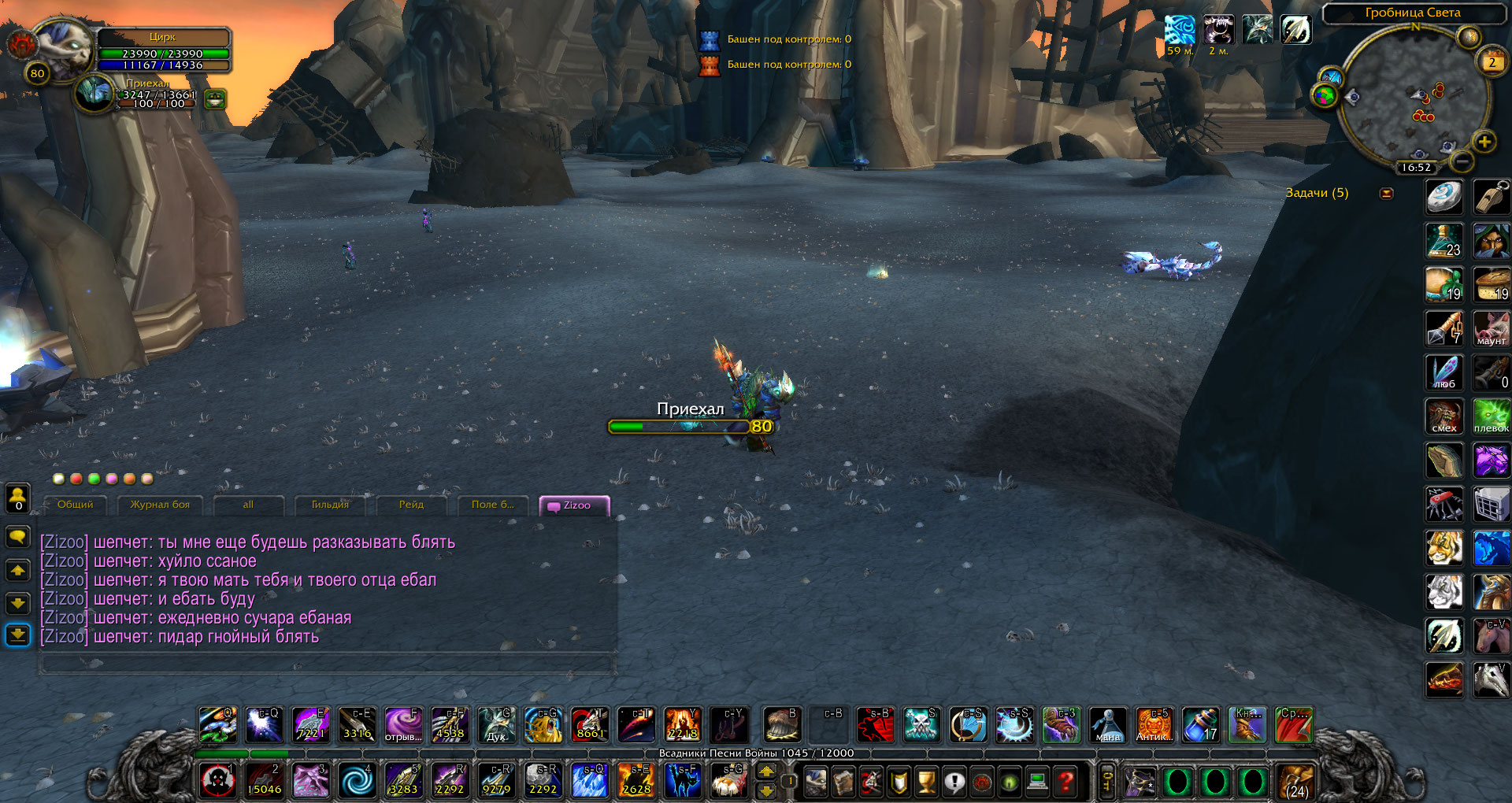Screen dimensions: 1512x803
Task: Open the backpack bag showing 24 slots
Action: coord(1295,782)
